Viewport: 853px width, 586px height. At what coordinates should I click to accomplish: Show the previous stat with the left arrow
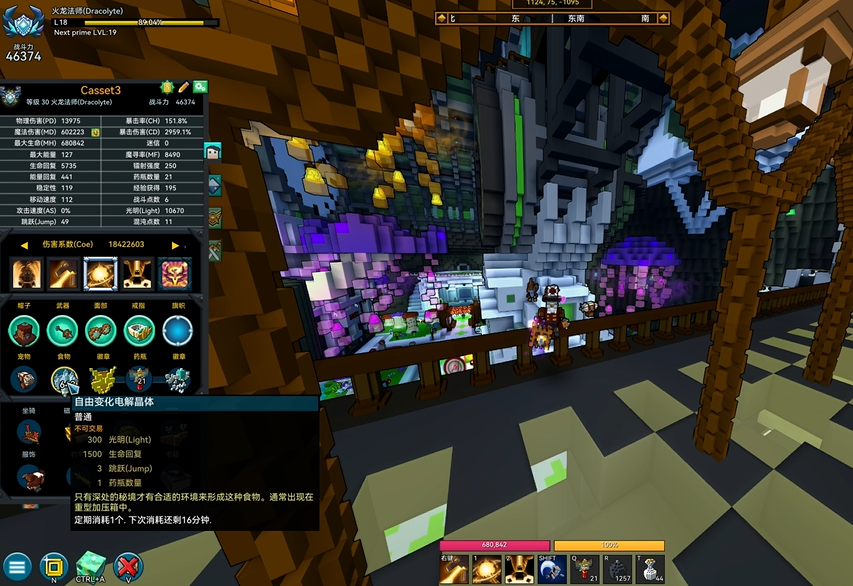(23, 245)
